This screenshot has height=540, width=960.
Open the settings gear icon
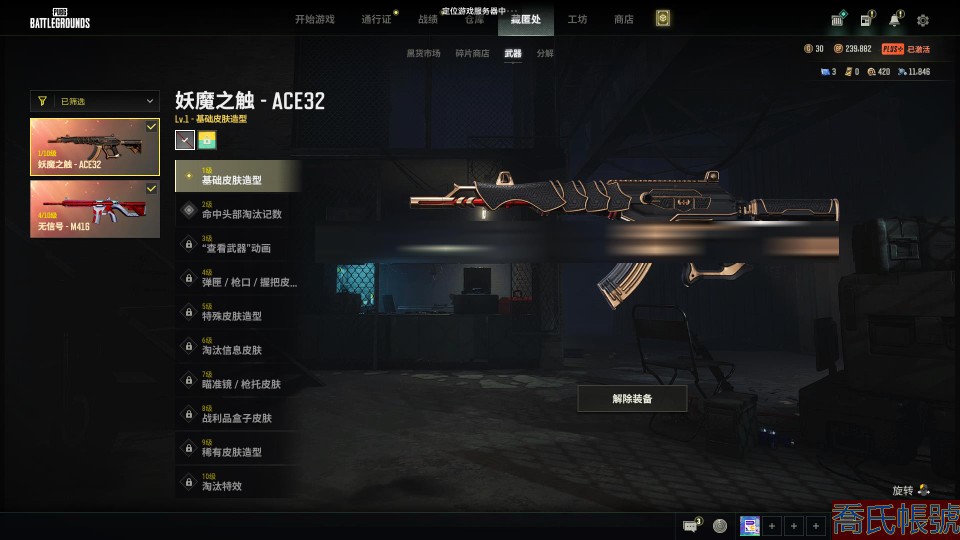click(x=923, y=20)
